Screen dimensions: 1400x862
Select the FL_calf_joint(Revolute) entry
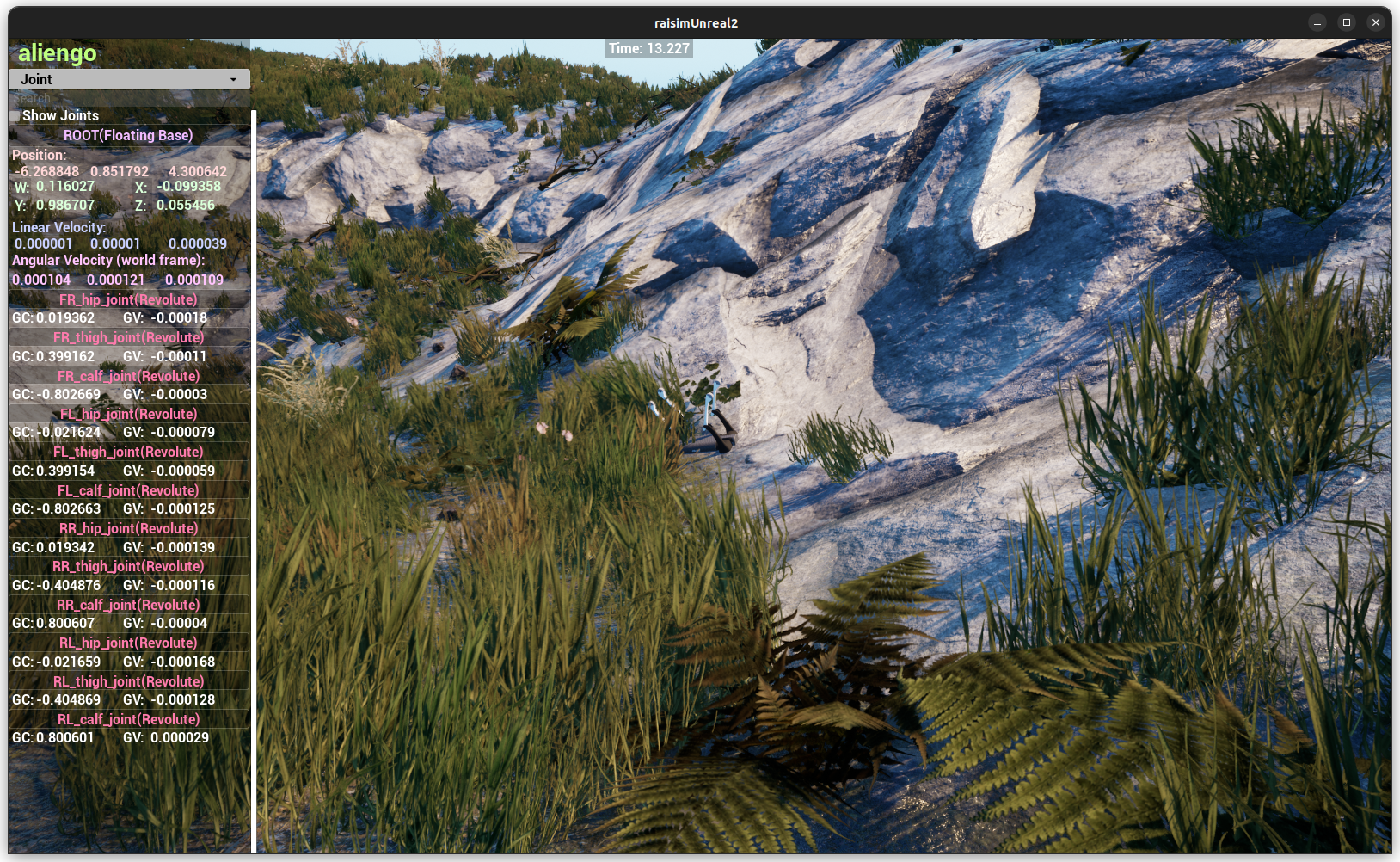(x=127, y=489)
